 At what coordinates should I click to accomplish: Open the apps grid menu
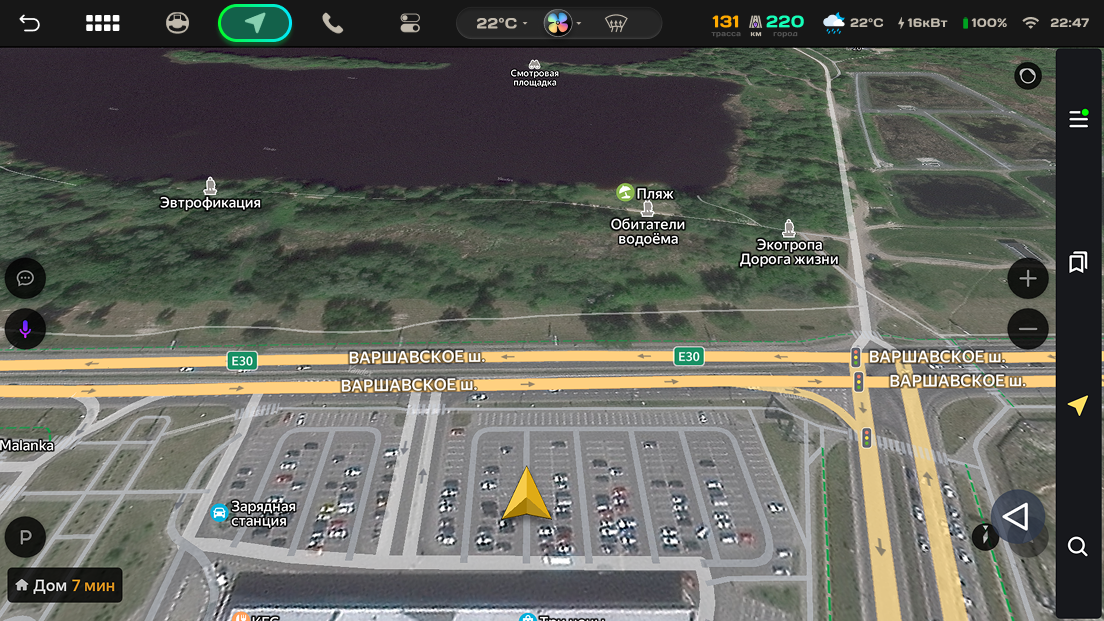[x=103, y=23]
